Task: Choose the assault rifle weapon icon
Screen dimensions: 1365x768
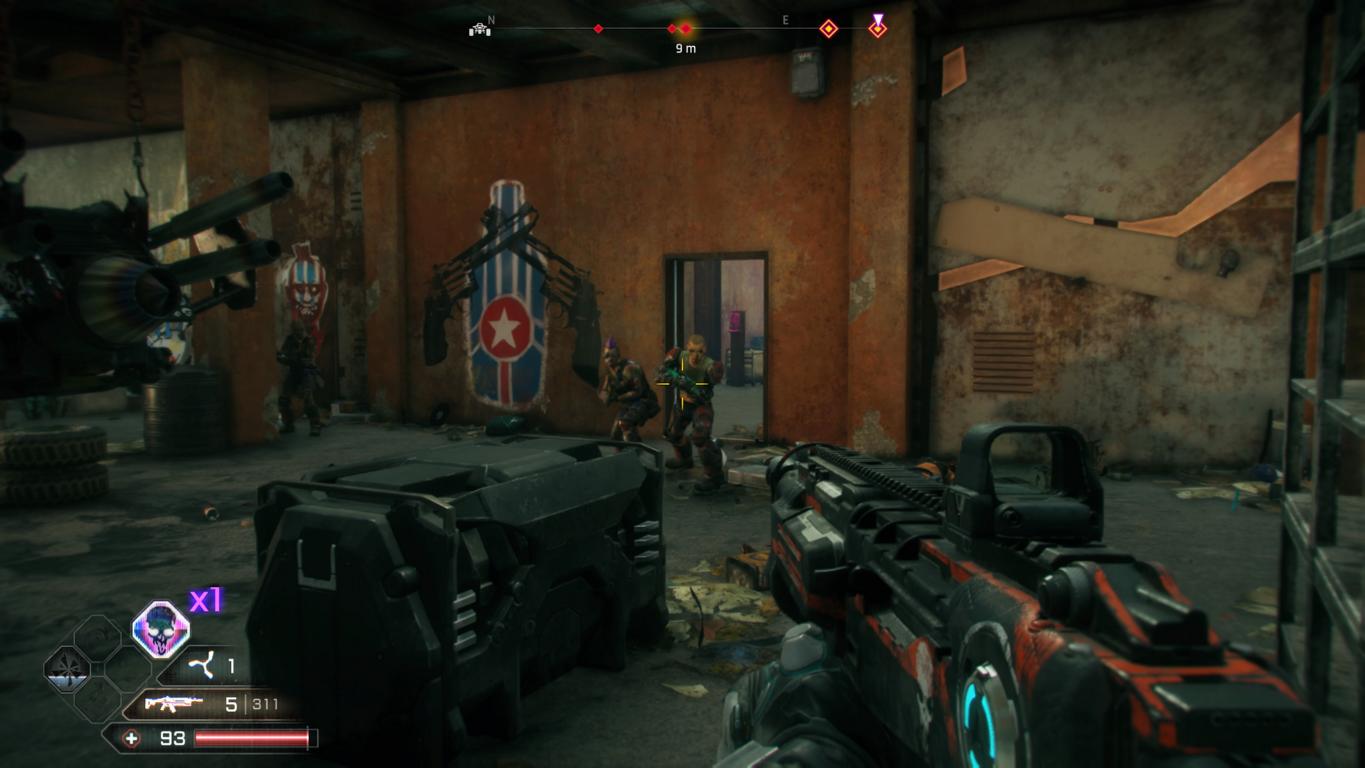Action: tap(174, 704)
